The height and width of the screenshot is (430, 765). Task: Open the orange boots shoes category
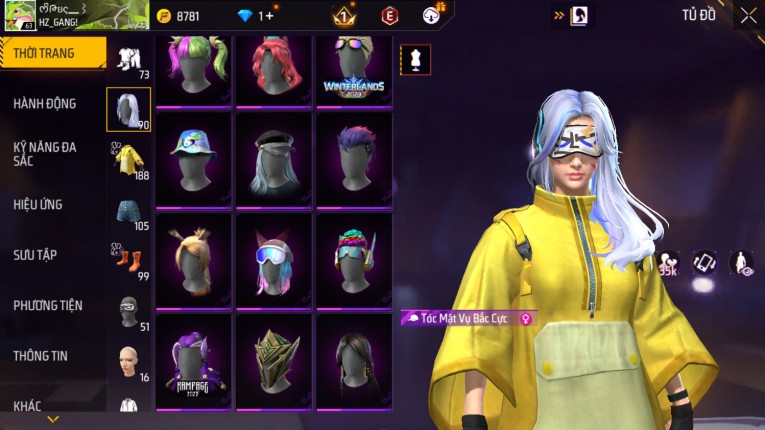pyautogui.click(x=129, y=262)
